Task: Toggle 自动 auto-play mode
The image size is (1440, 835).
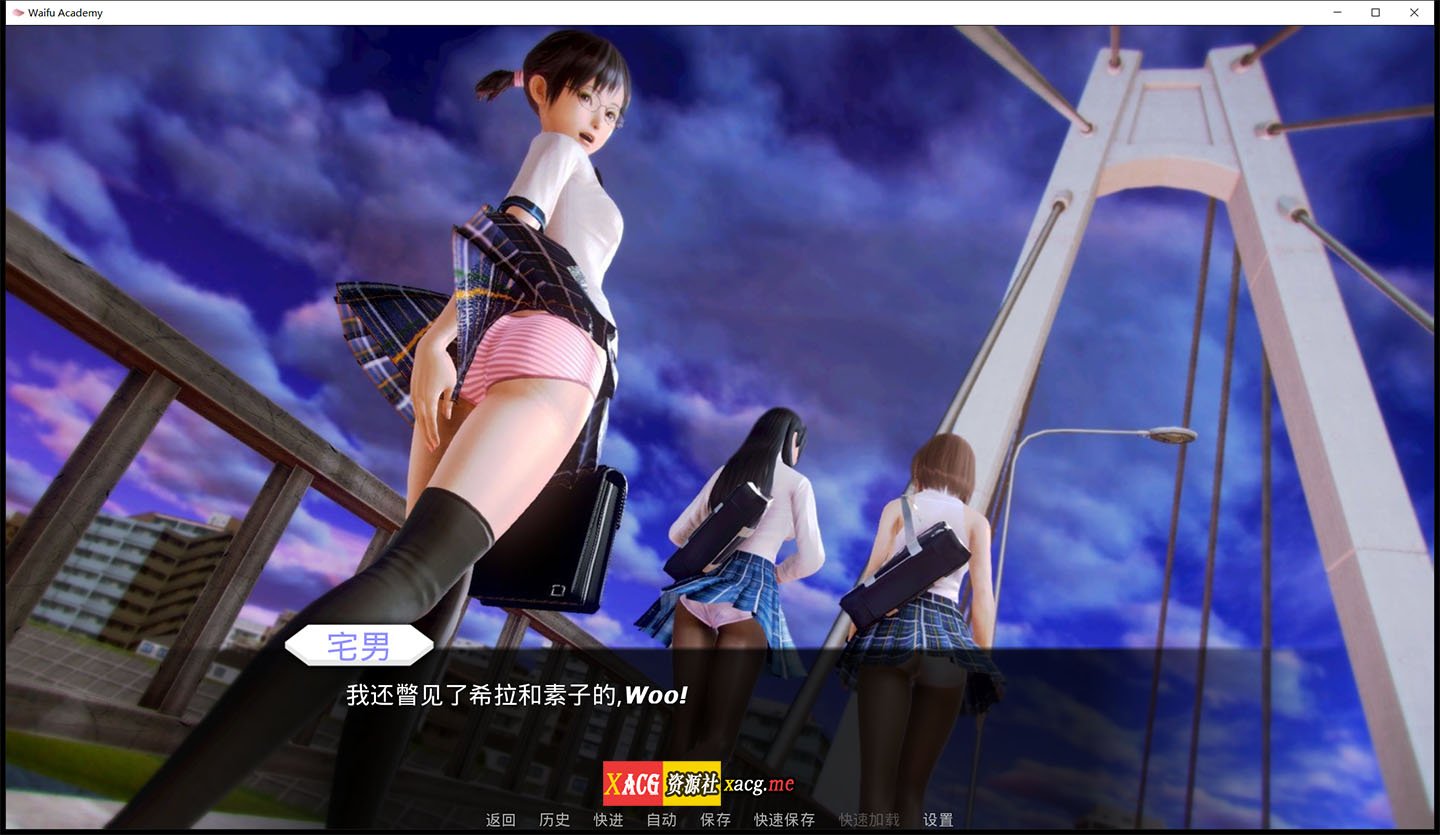Action: tap(661, 819)
